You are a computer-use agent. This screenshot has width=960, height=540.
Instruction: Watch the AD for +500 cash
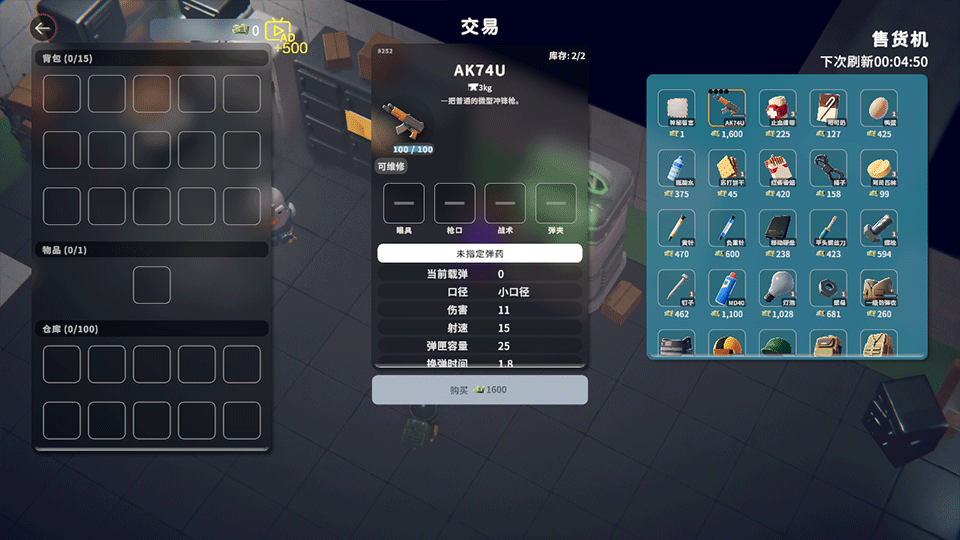(x=282, y=32)
